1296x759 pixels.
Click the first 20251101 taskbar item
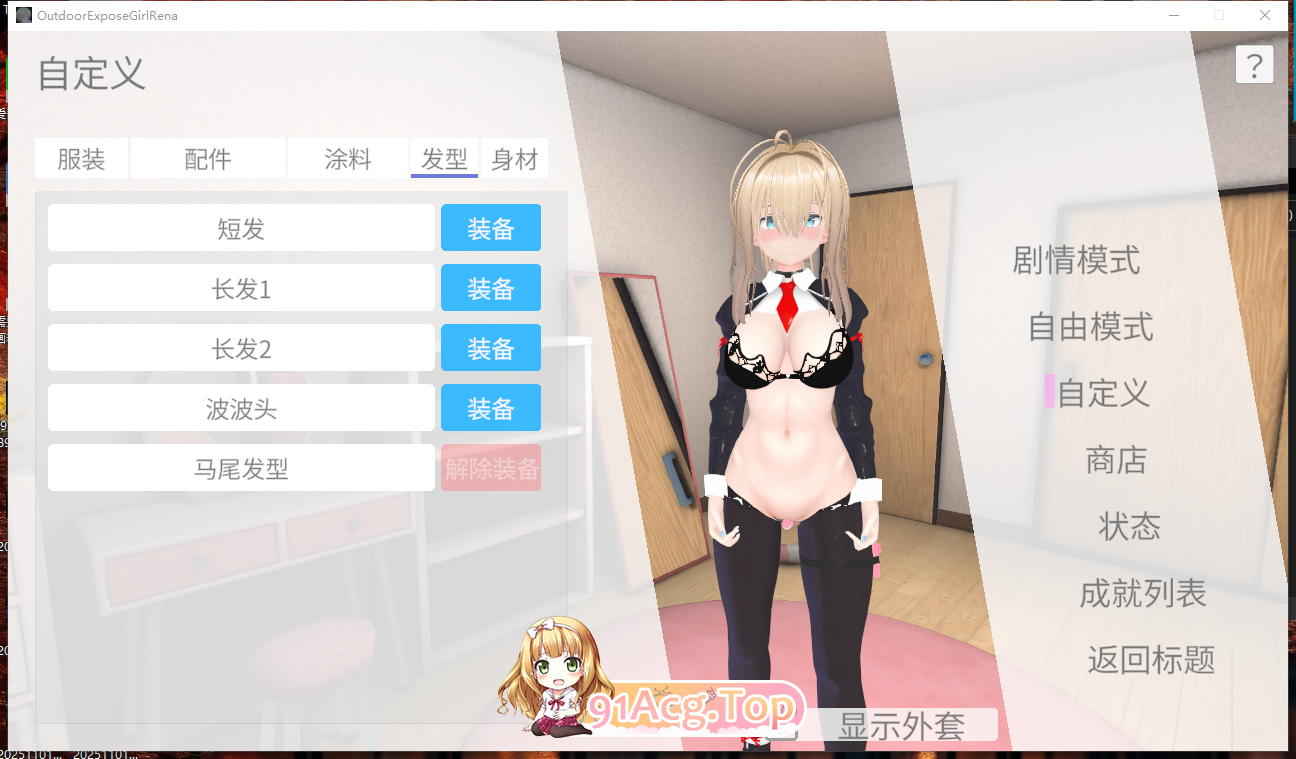(30, 753)
